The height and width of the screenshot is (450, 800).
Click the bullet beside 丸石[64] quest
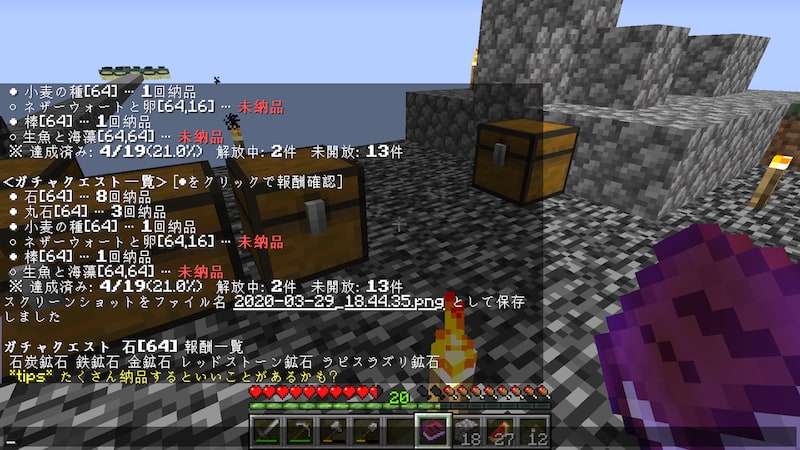12,212
